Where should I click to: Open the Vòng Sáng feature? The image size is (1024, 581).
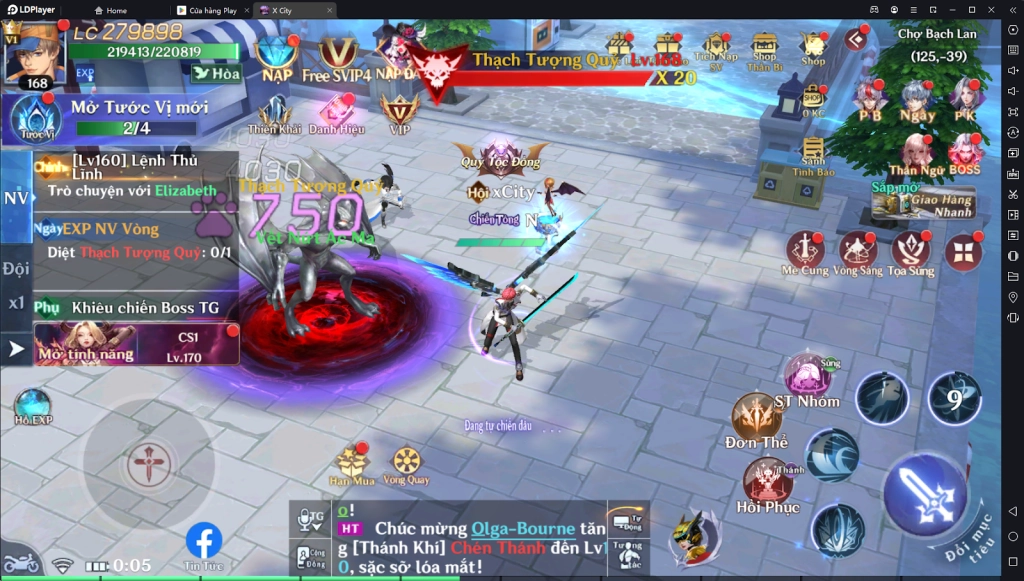[x=858, y=253]
